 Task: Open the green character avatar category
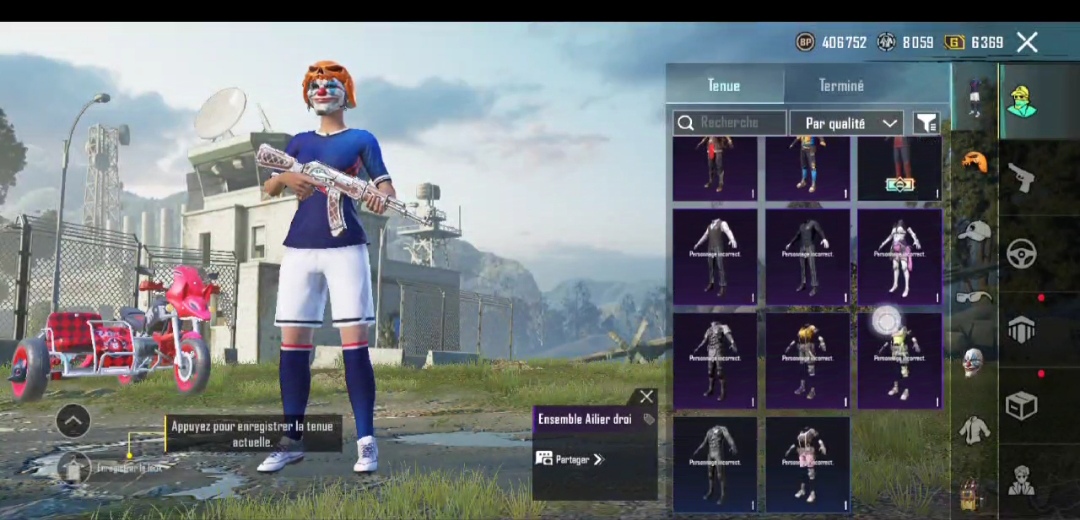tap(1021, 101)
